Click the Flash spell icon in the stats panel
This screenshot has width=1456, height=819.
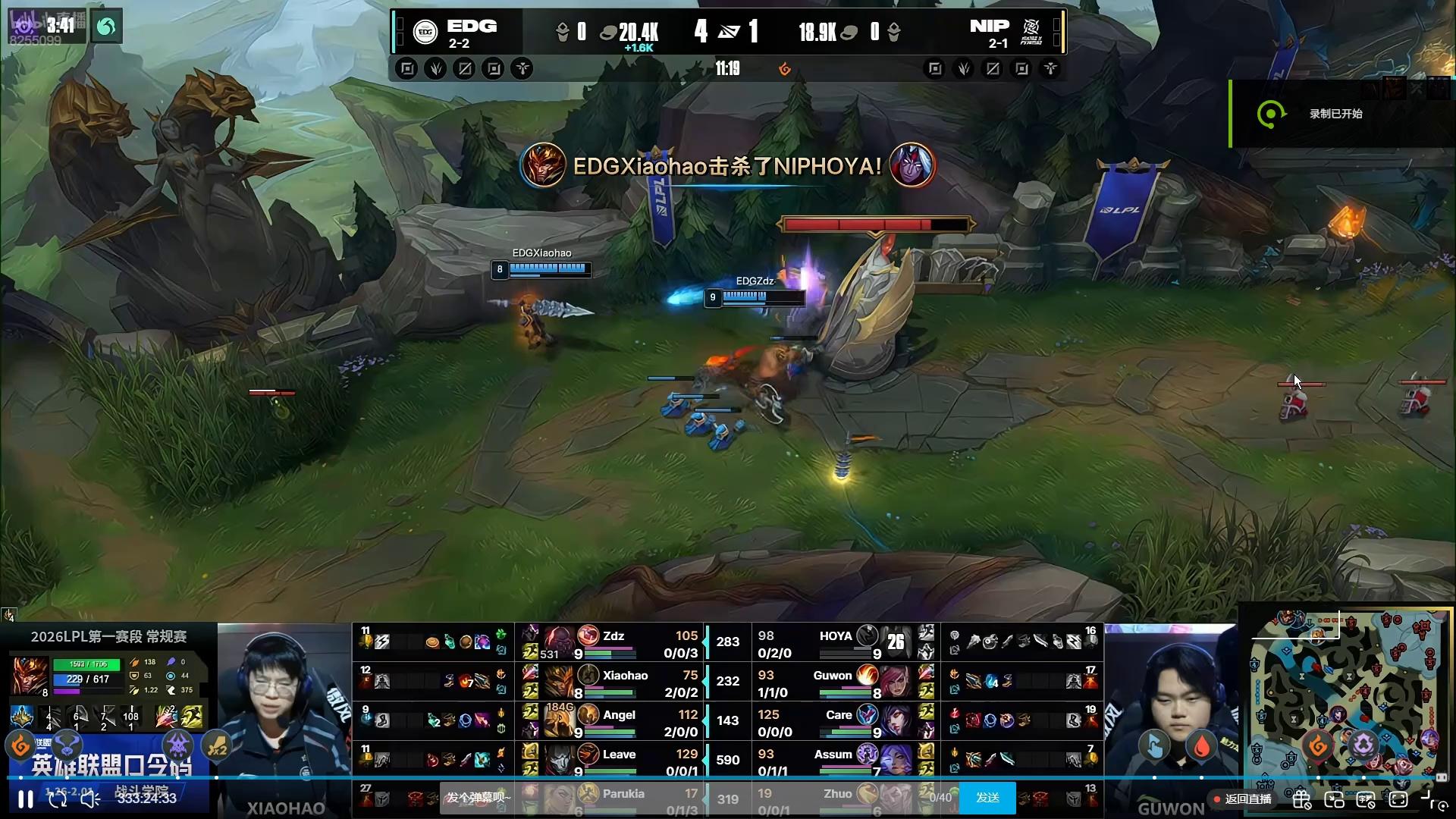(x=193, y=716)
